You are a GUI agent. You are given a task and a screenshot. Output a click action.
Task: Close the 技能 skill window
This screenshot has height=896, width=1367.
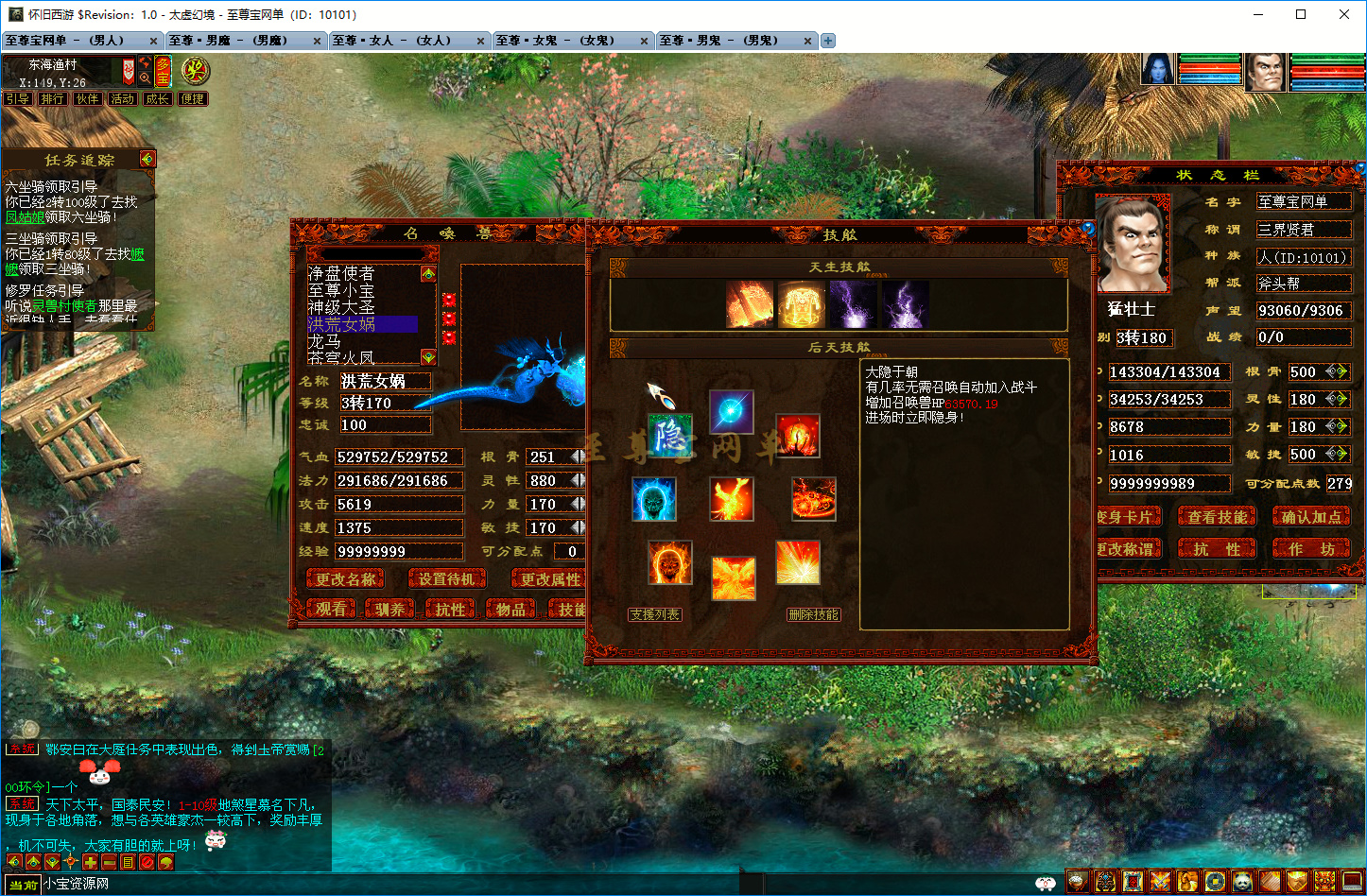click(x=1087, y=229)
